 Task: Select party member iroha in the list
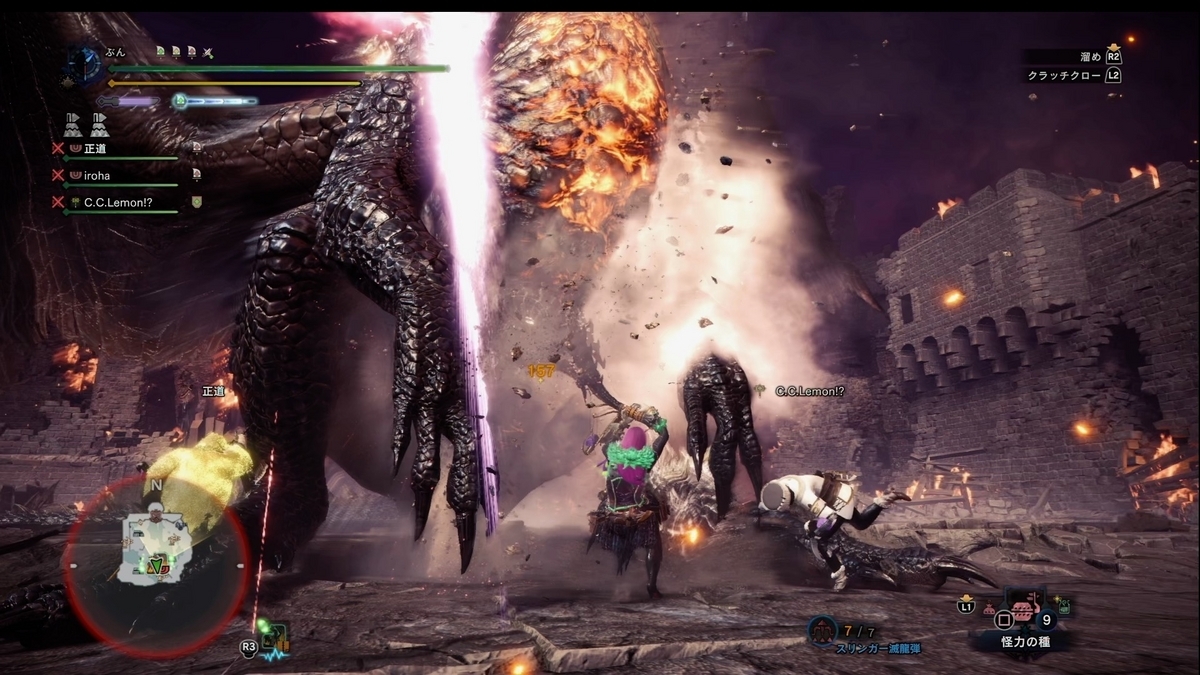(97, 175)
